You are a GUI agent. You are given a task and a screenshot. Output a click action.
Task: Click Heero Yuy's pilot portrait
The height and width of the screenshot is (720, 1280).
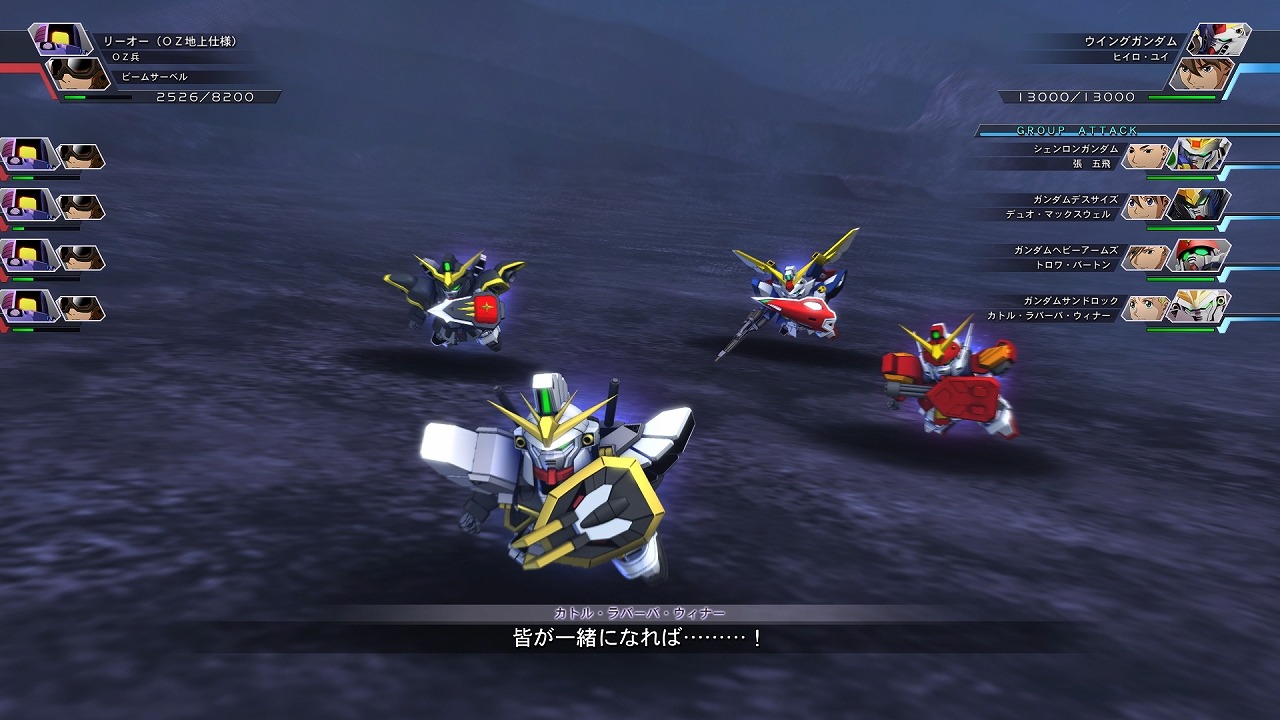pos(1199,75)
